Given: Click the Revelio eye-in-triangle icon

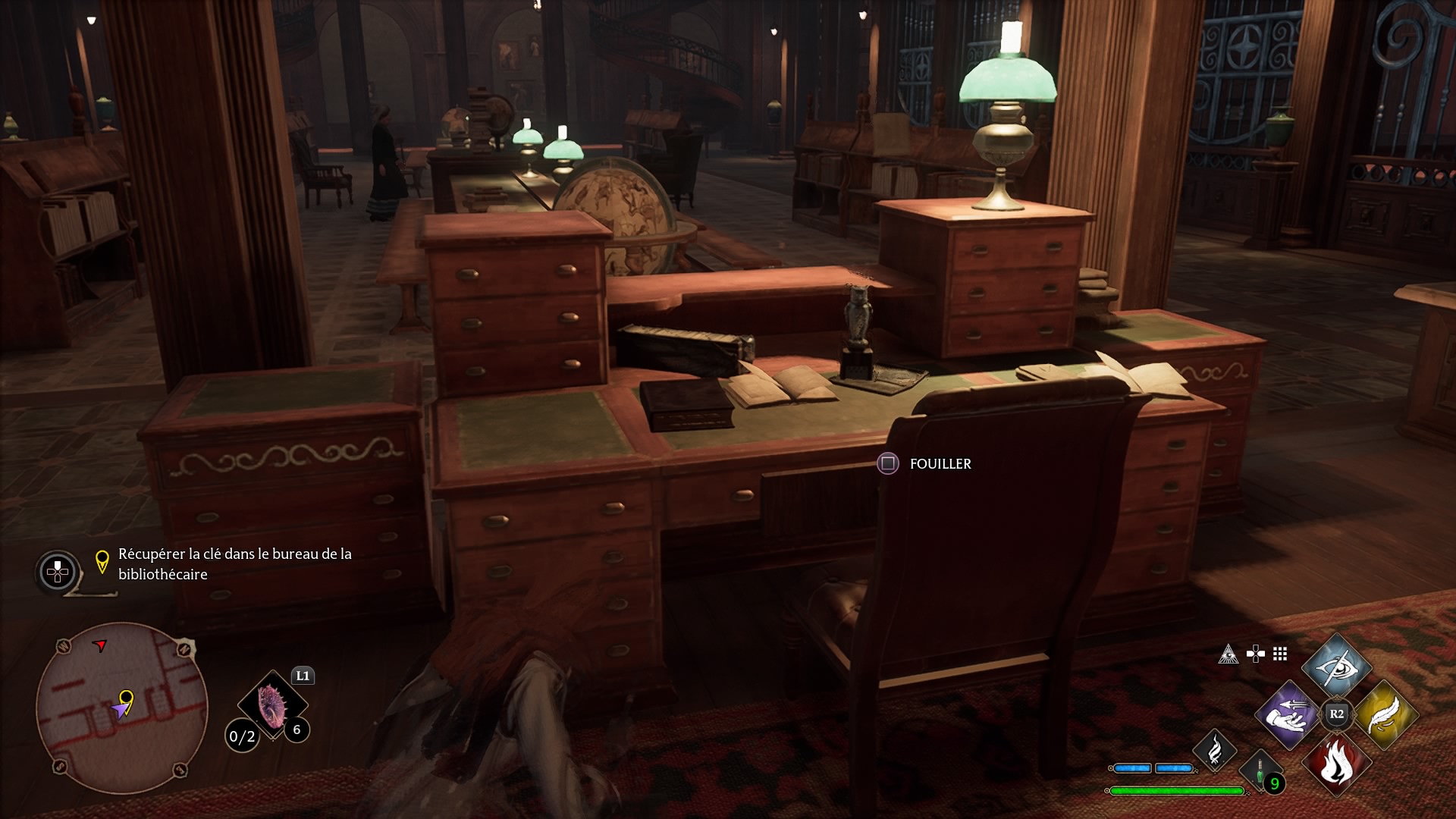Looking at the screenshot, I should (x=1228, y=654).
